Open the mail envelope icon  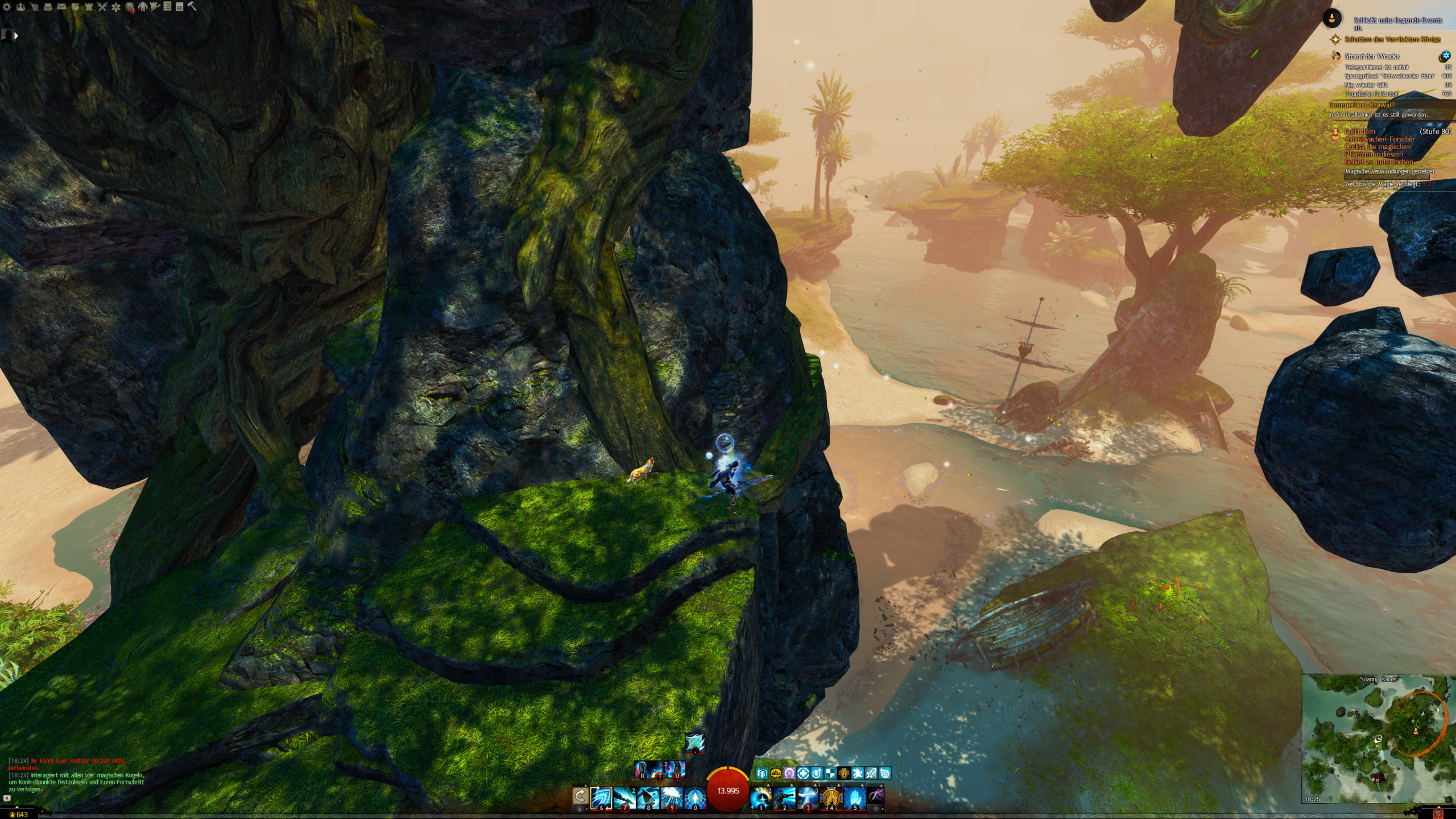point(61,7)
